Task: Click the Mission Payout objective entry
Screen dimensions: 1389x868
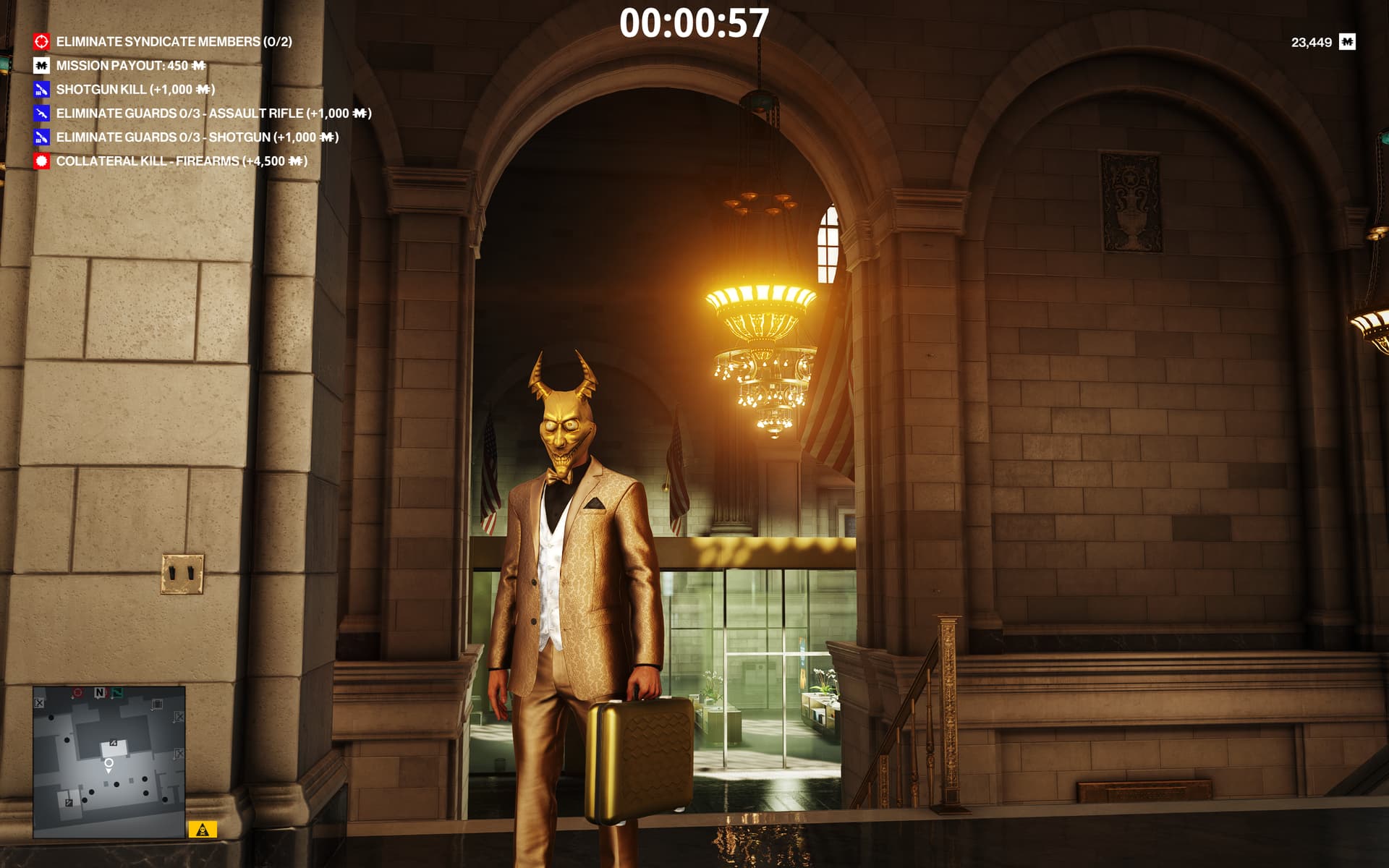Action: (x=130, y=66)
